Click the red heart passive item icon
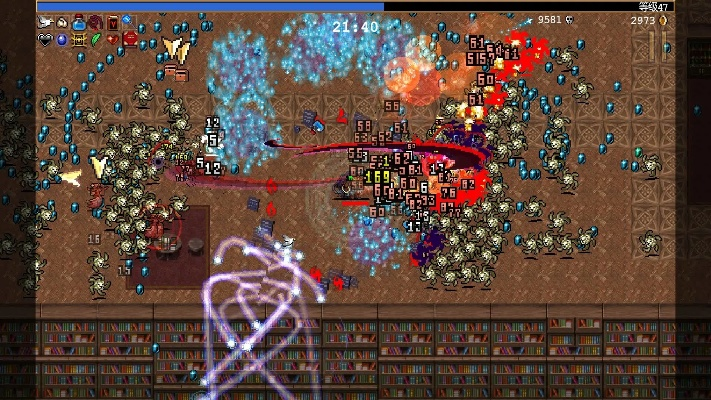Screen dimensions: 711x400 [x=112, y=39]
